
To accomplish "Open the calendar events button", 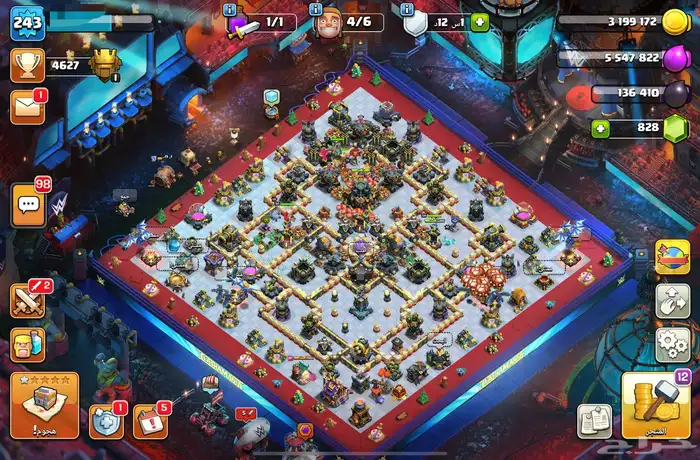I will [x=150, y=421].
